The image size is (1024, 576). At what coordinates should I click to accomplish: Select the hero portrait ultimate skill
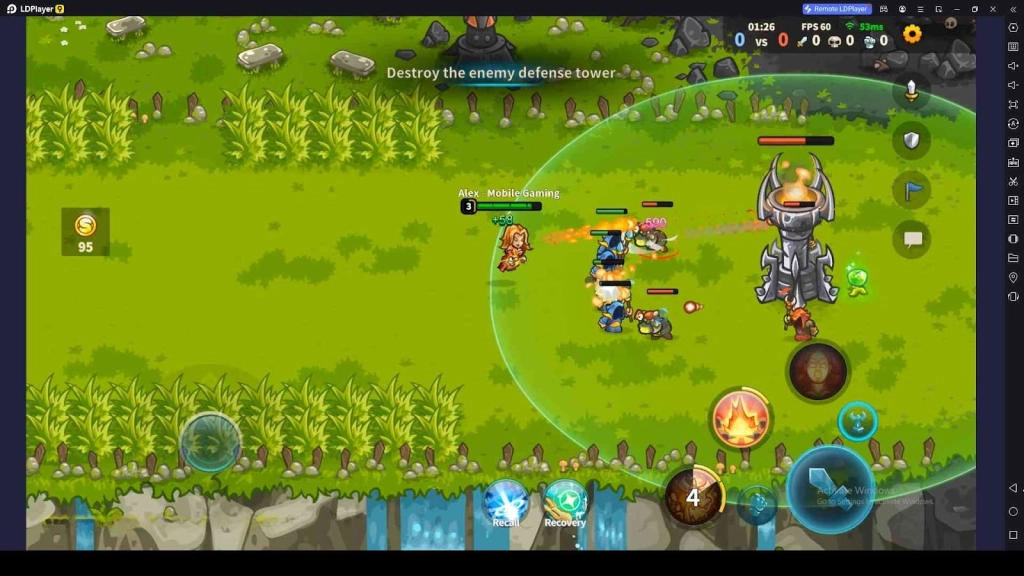pyautogui.click(x=817, y=372)
